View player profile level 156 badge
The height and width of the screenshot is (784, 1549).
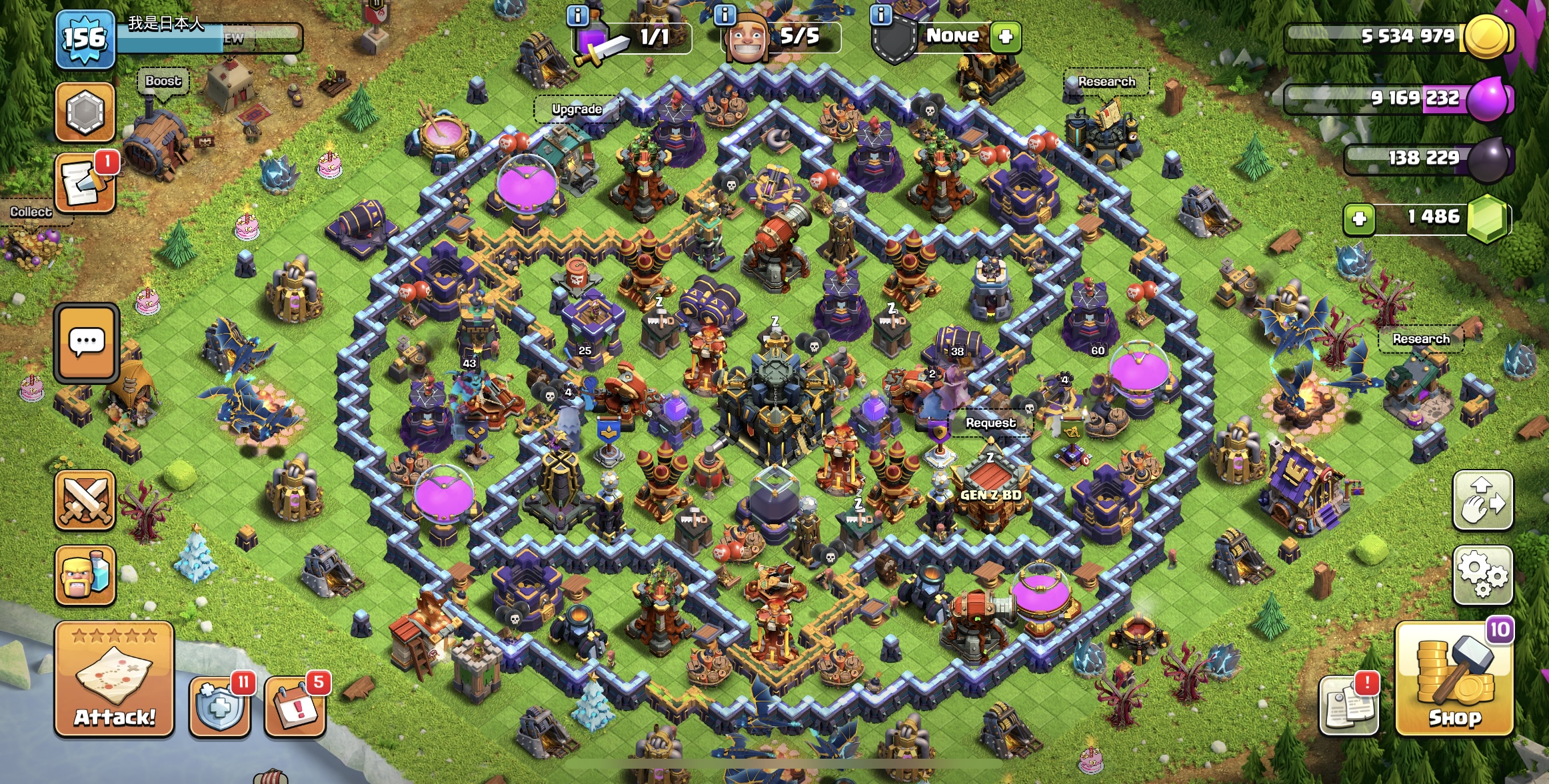pos(85,39)
